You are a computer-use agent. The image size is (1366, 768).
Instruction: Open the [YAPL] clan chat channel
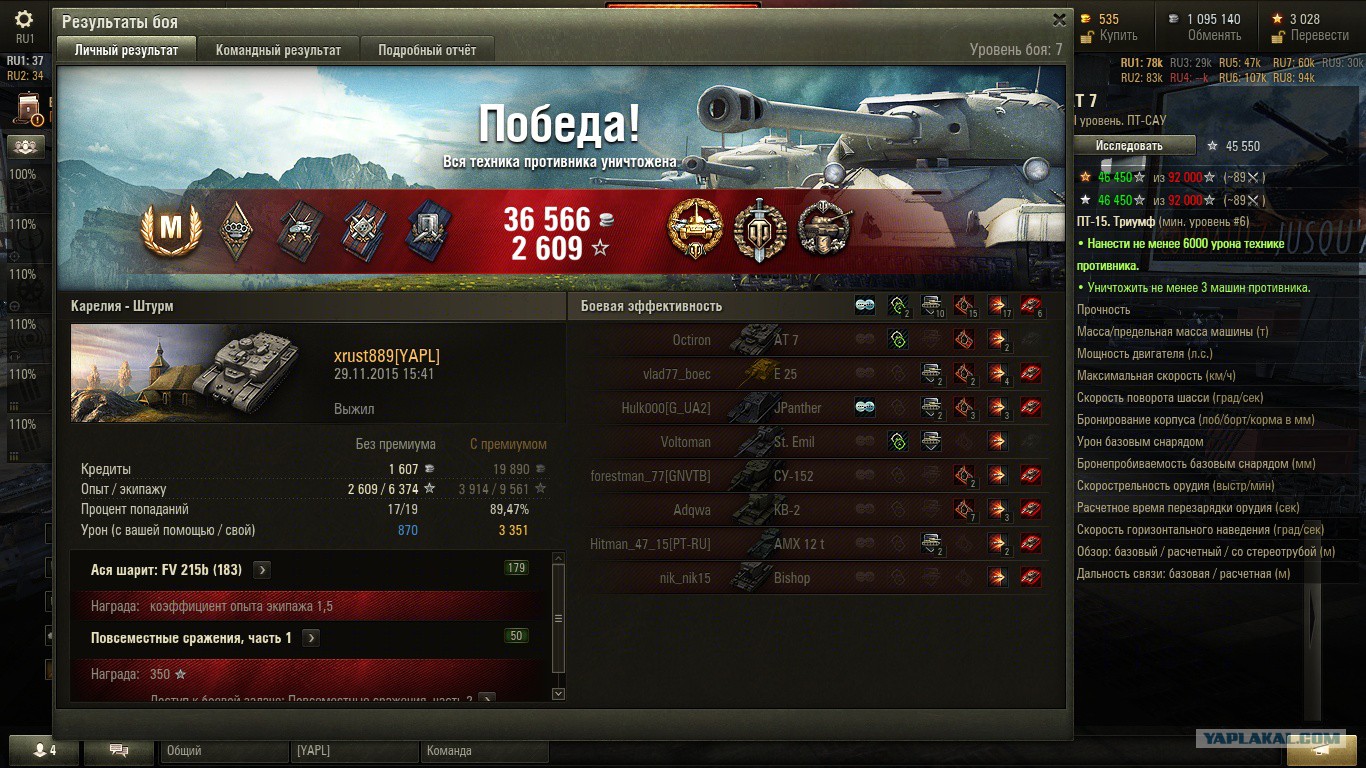pyautogui.click(x=354, y=751)
